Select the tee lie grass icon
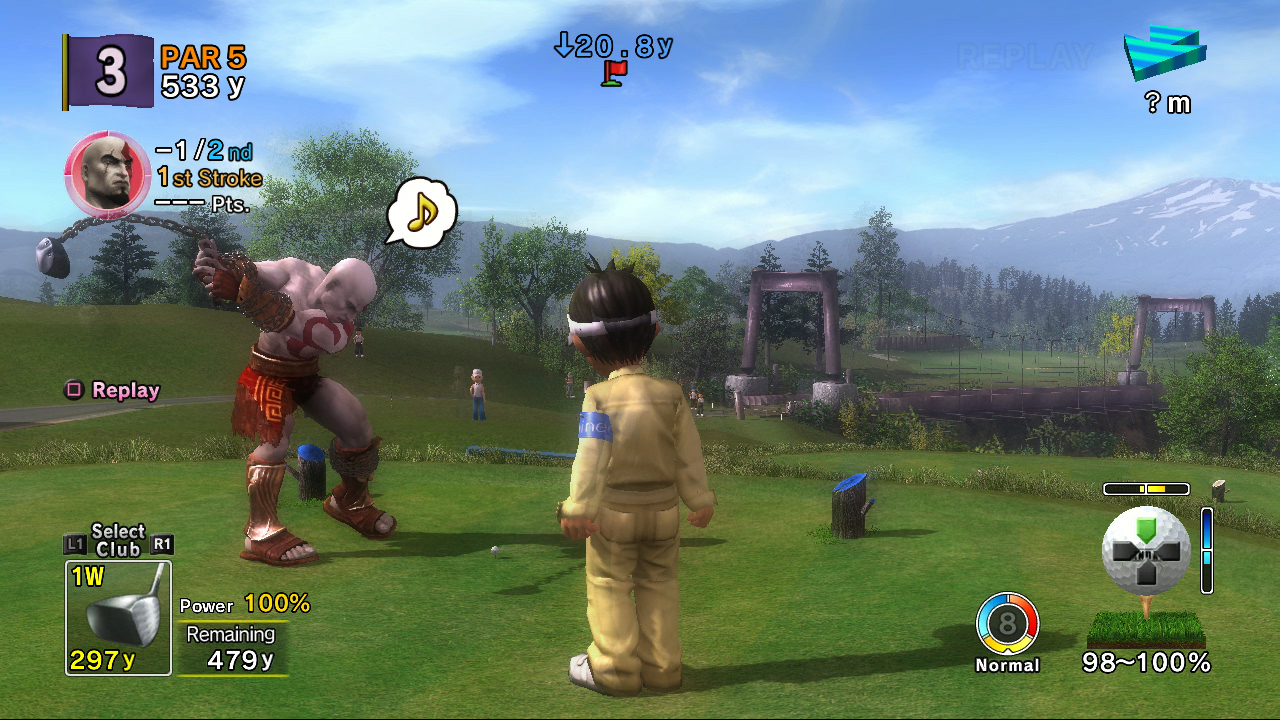Viewport: 1280px width, 720px height. tap(1145, 629)
